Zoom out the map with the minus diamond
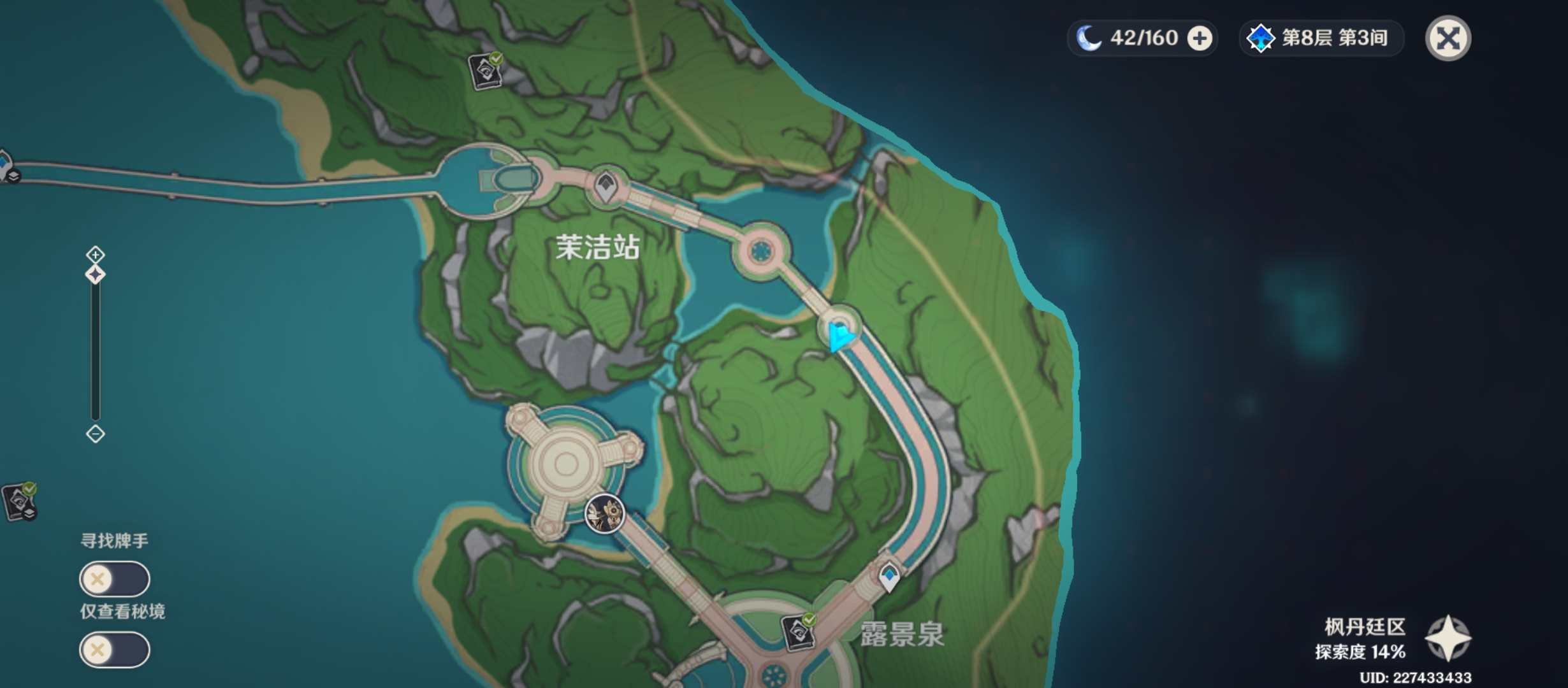The image size is (1568, 688). pos(96,434)
